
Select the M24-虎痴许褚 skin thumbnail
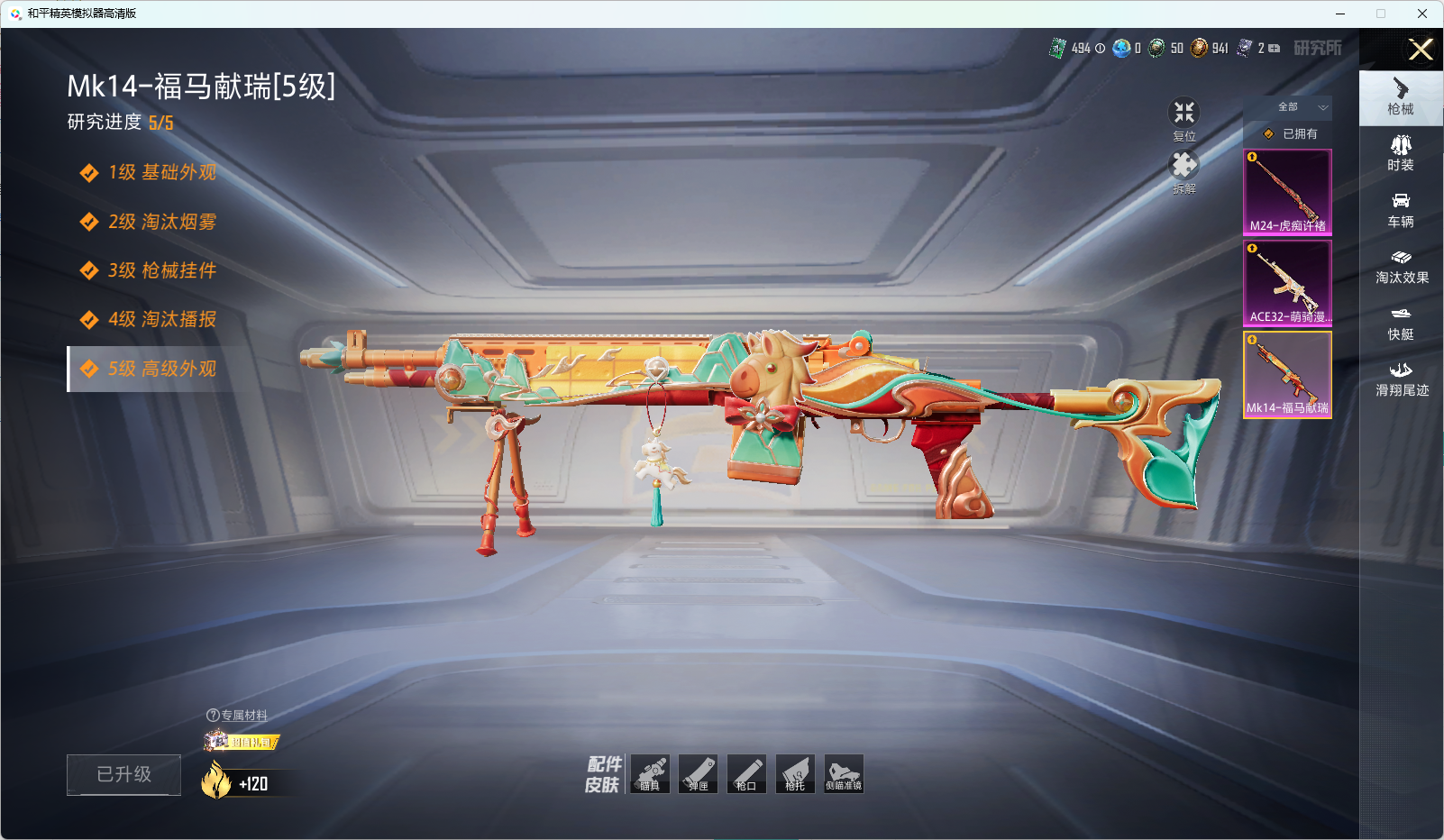pos(1287,192)
